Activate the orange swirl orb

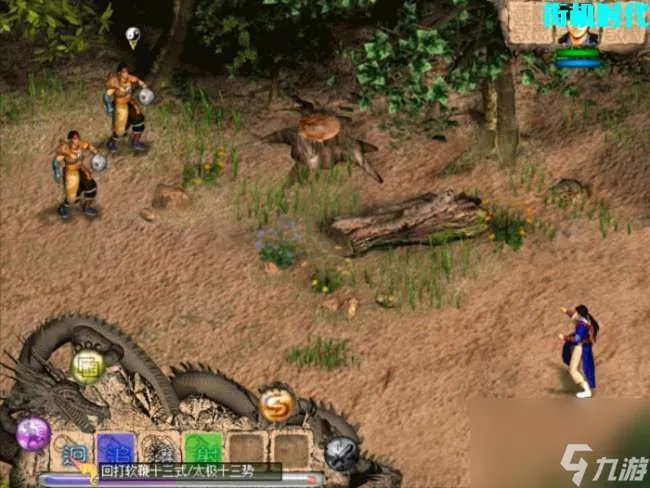pos(277,404)
